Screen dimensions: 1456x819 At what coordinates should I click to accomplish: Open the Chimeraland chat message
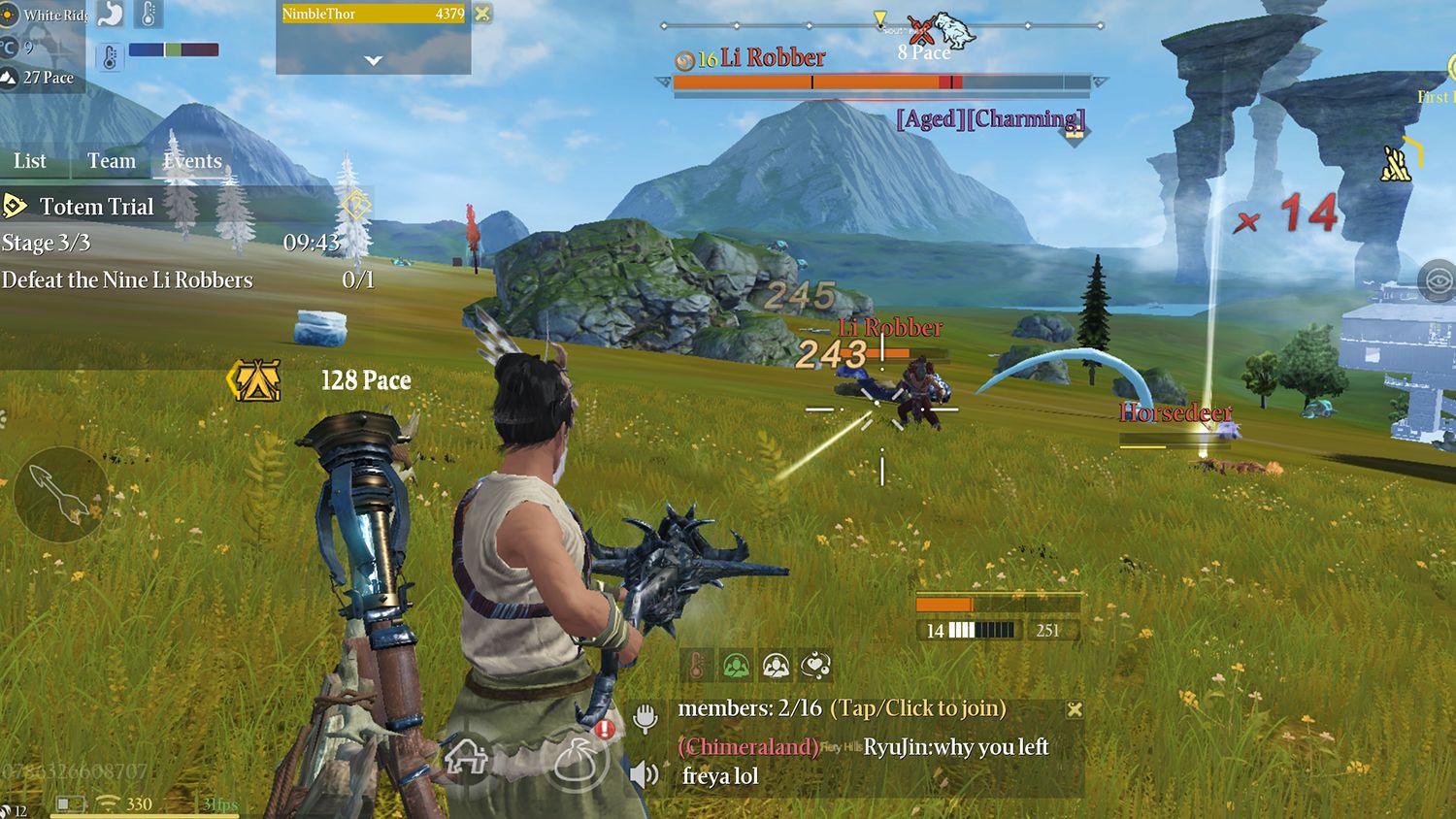click(x=748, y=746)
